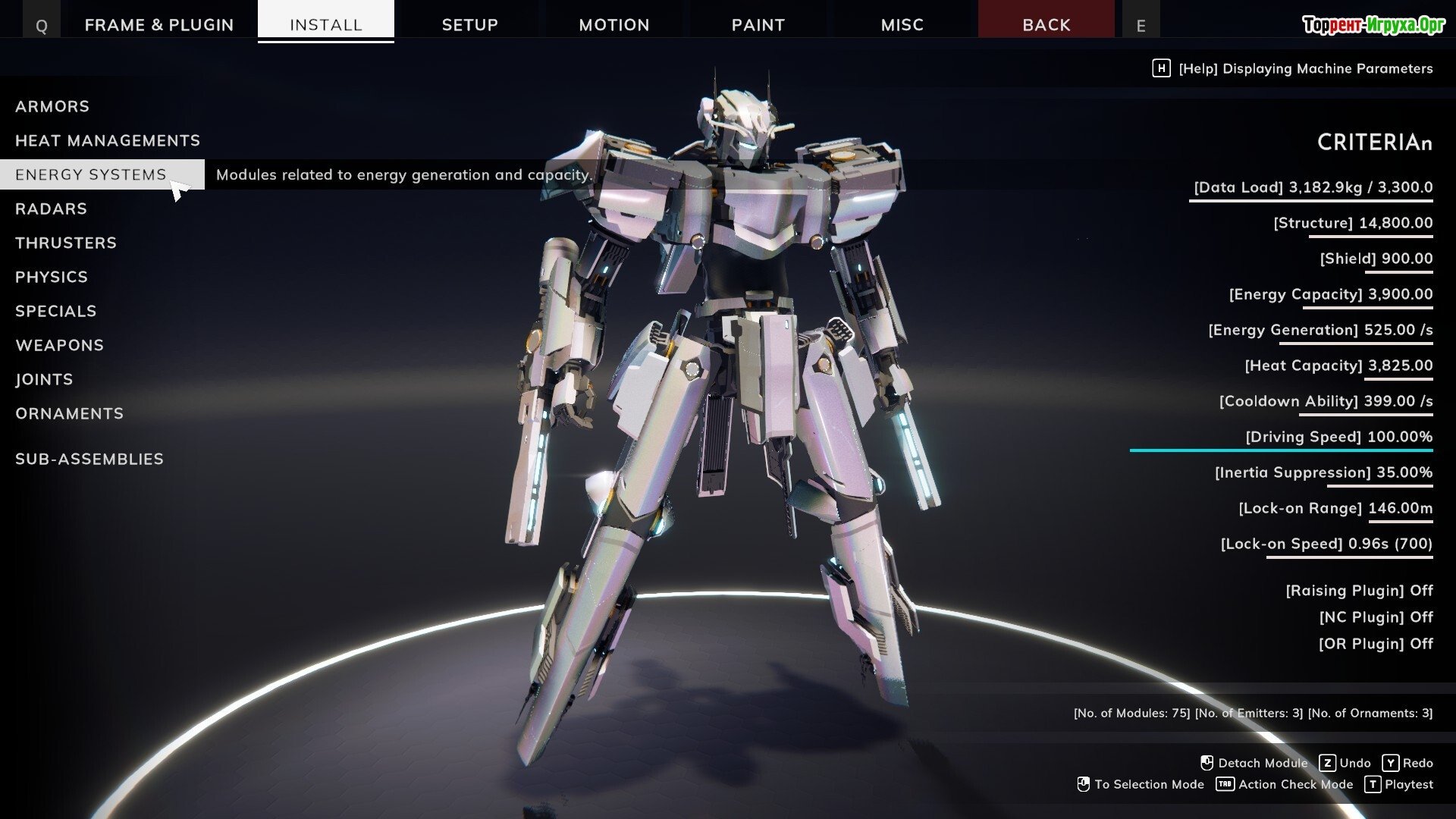This screenshot has height=819, width=1456.
Task: Click the red Back button
Action: (x=1046, y=24)
